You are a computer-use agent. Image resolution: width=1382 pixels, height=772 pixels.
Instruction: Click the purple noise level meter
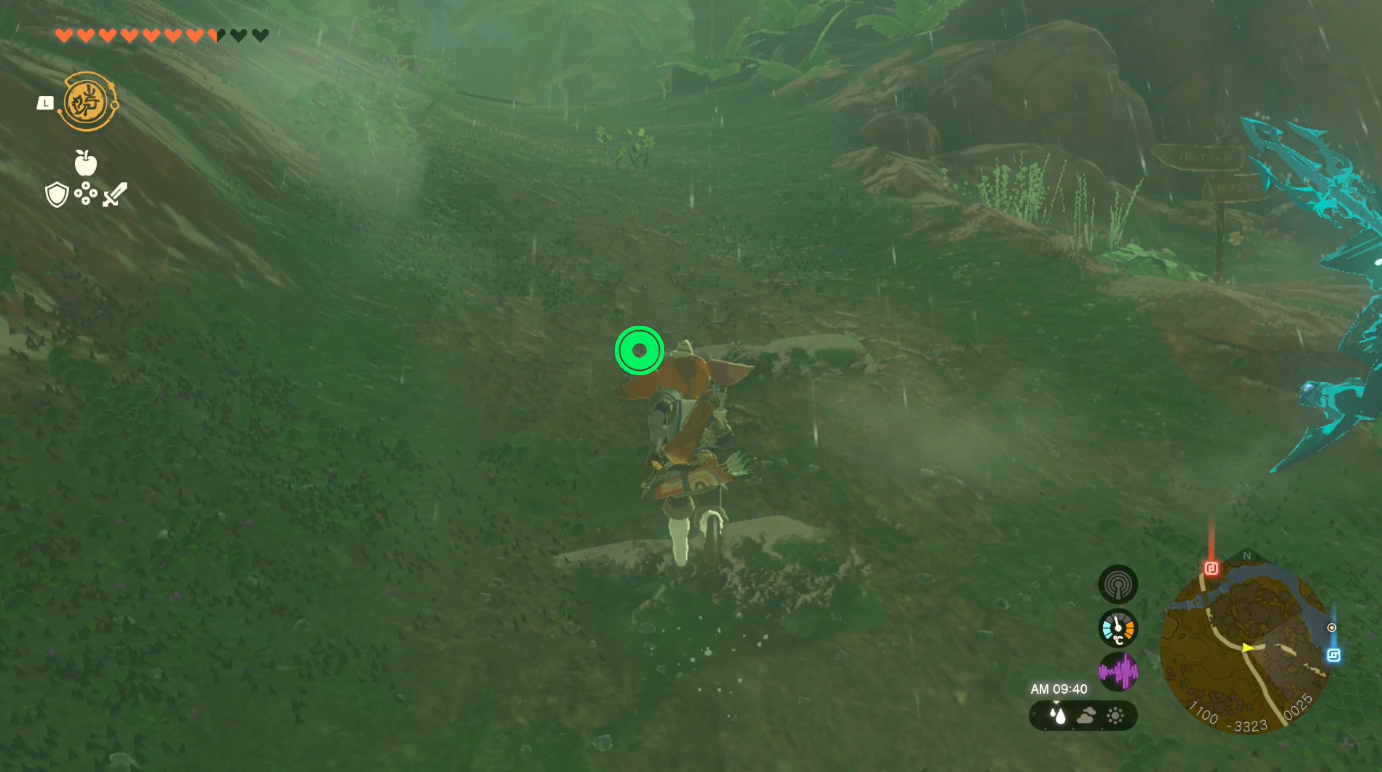pyautogui.click(x=1117, y=673)
